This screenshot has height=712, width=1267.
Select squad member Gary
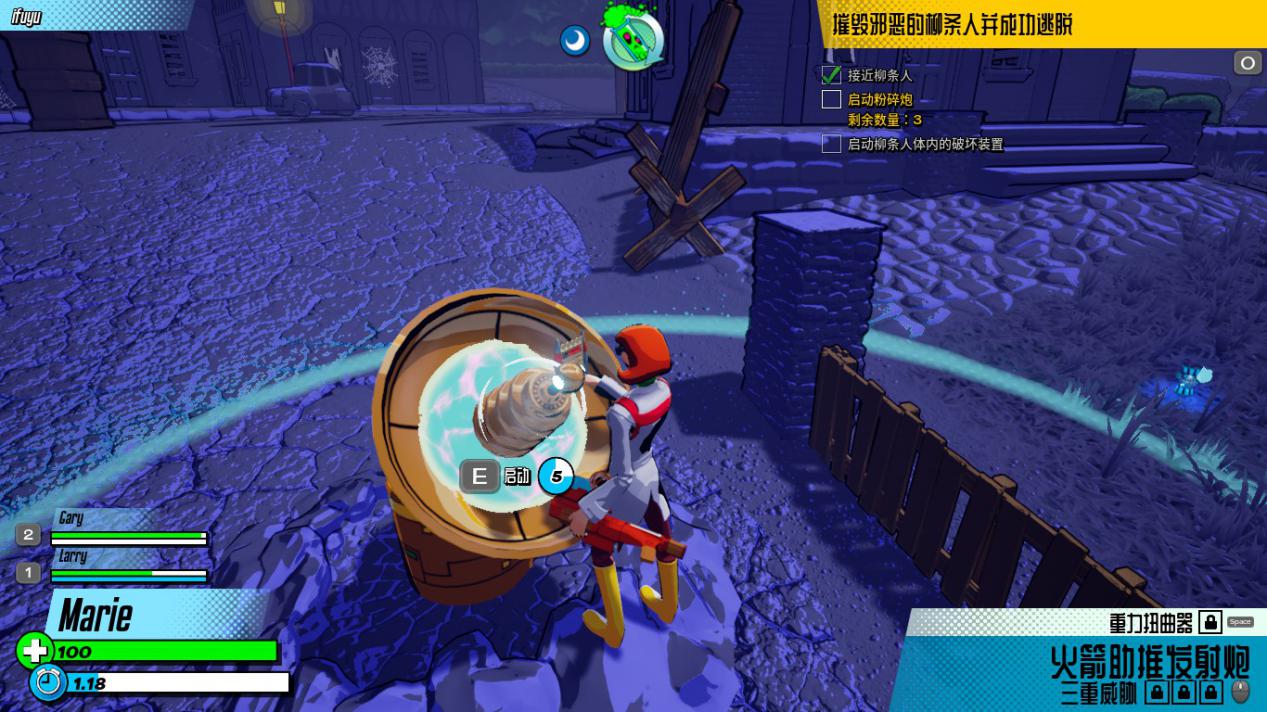[x=71, y=518]
